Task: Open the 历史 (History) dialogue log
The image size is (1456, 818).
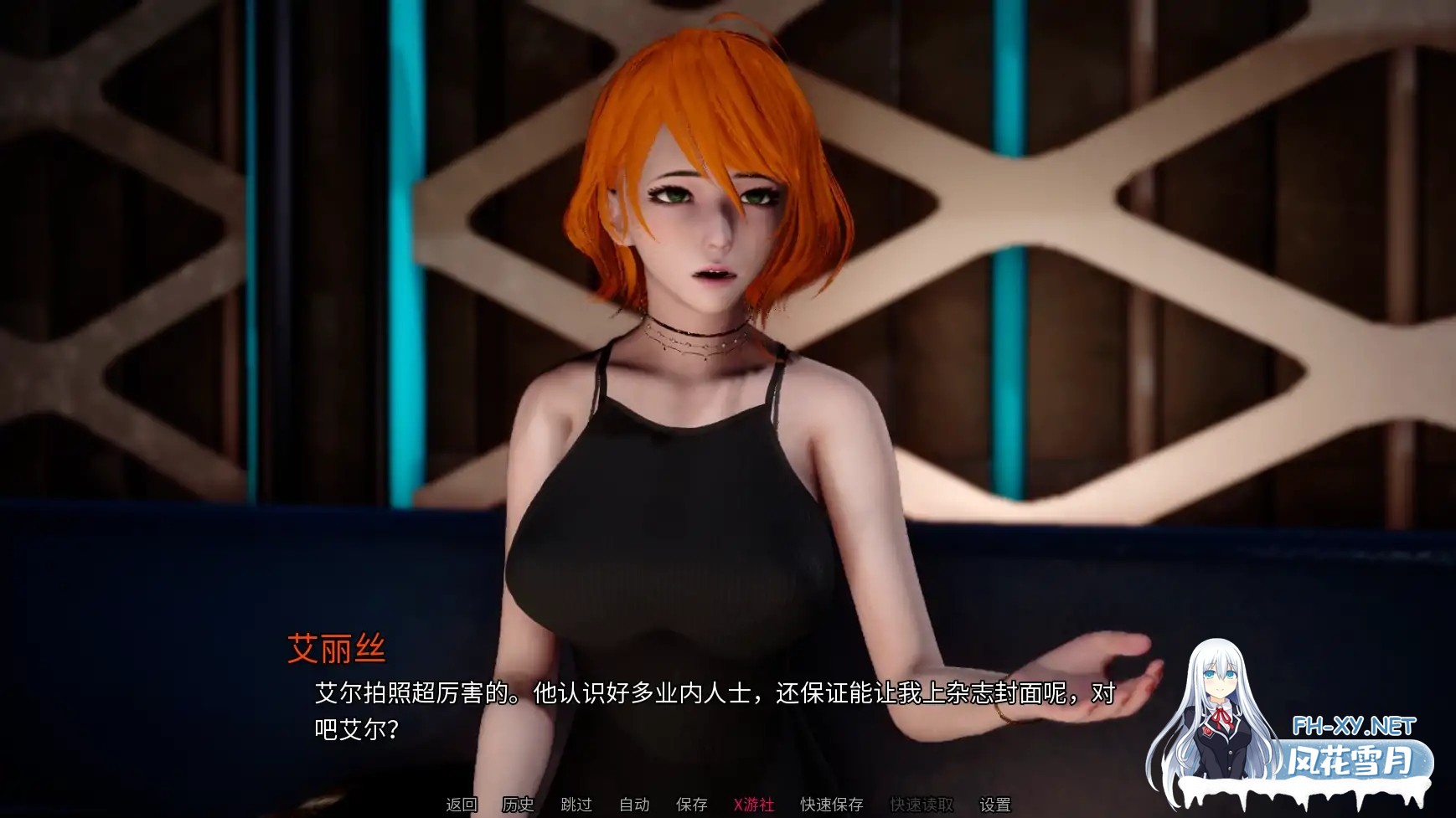Action: 517,806
